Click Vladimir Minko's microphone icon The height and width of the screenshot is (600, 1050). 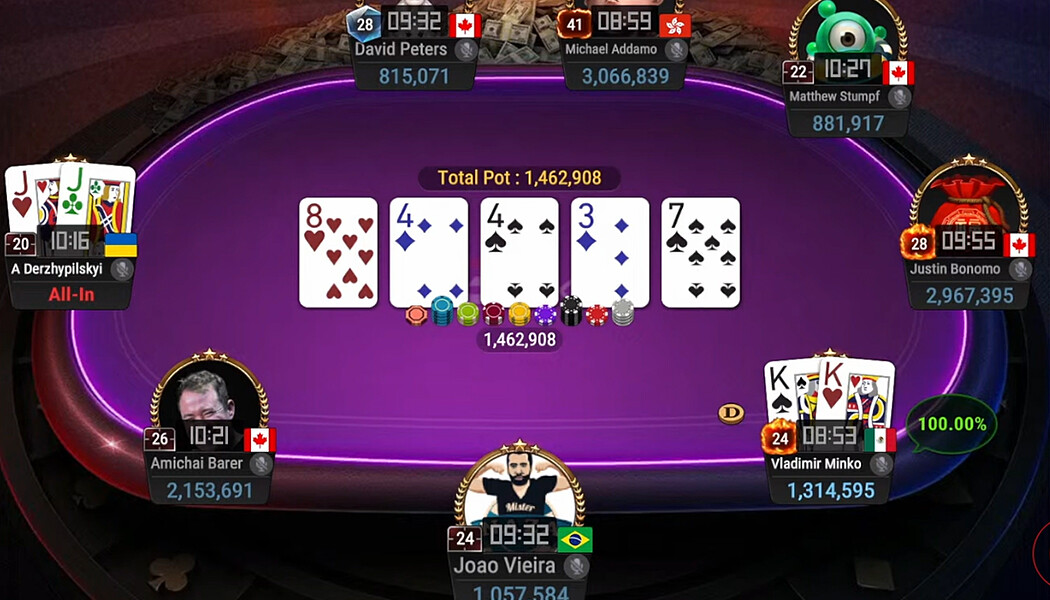tap(880, 464)
